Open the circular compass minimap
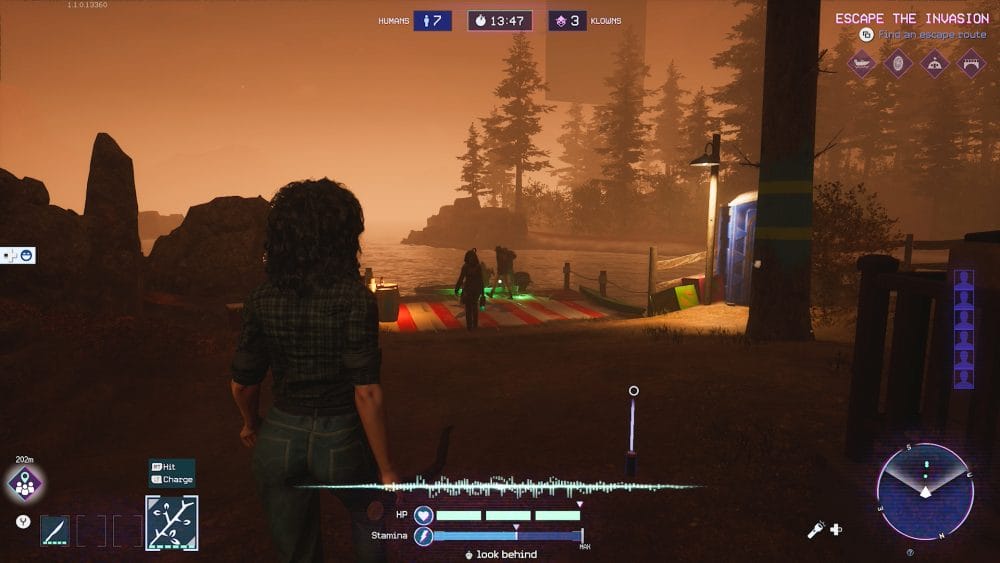Viewport: 1000px width, 563px height. pyautogui.click(x=925, y=491)
